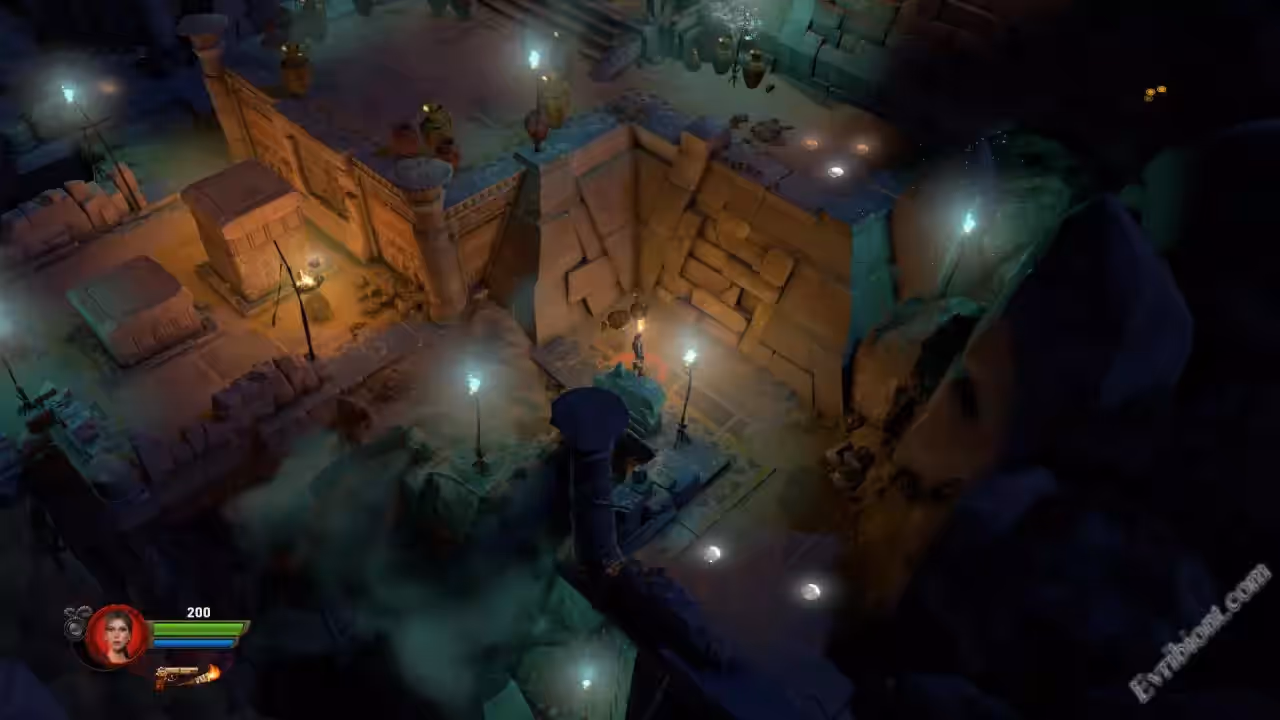Click the bomb icon beside the portrait
Image resolution: width=1280 pixels, height=720 pixels.
click(76, 624)
